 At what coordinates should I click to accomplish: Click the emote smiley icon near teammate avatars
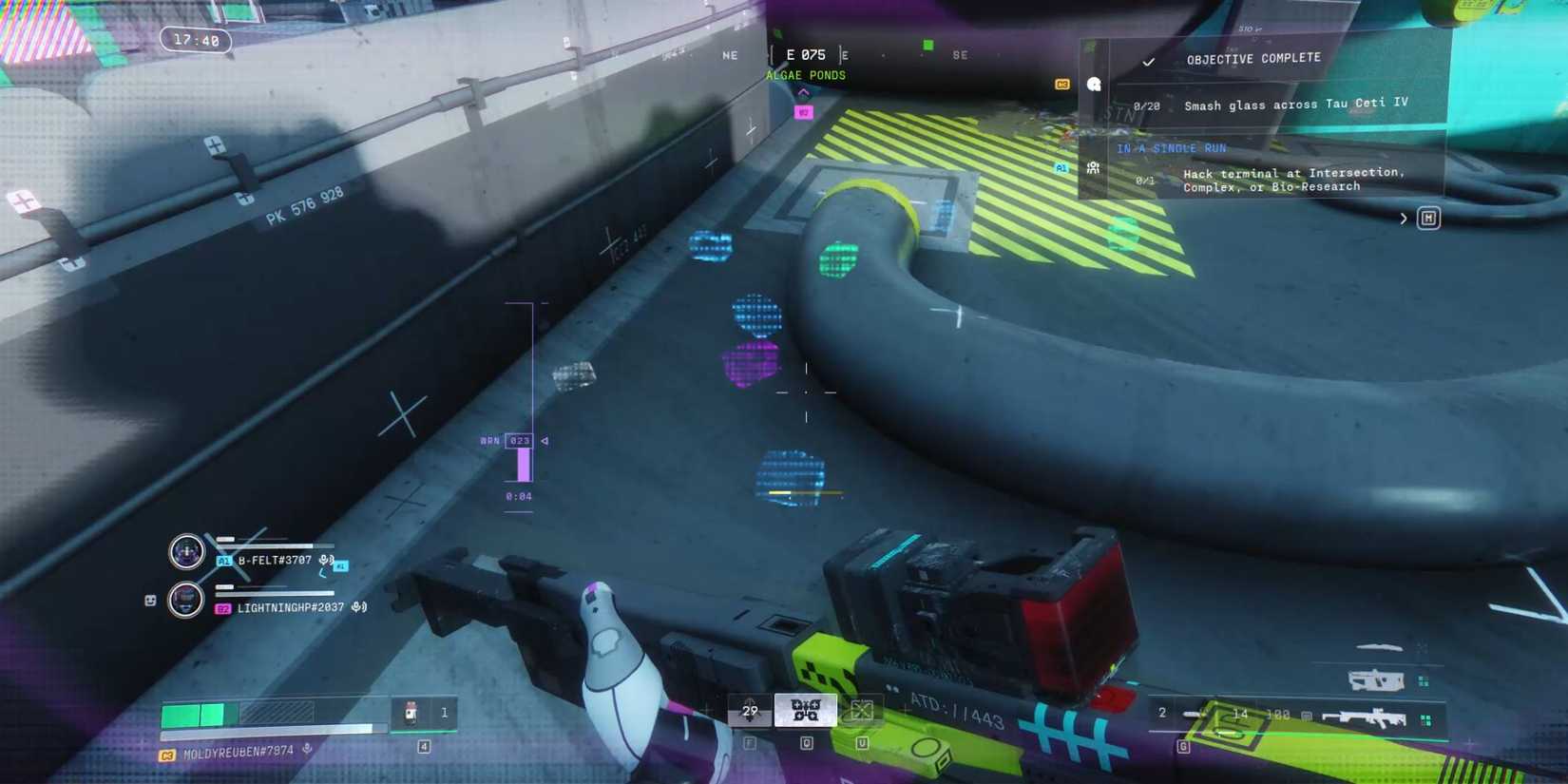[150, 601]
